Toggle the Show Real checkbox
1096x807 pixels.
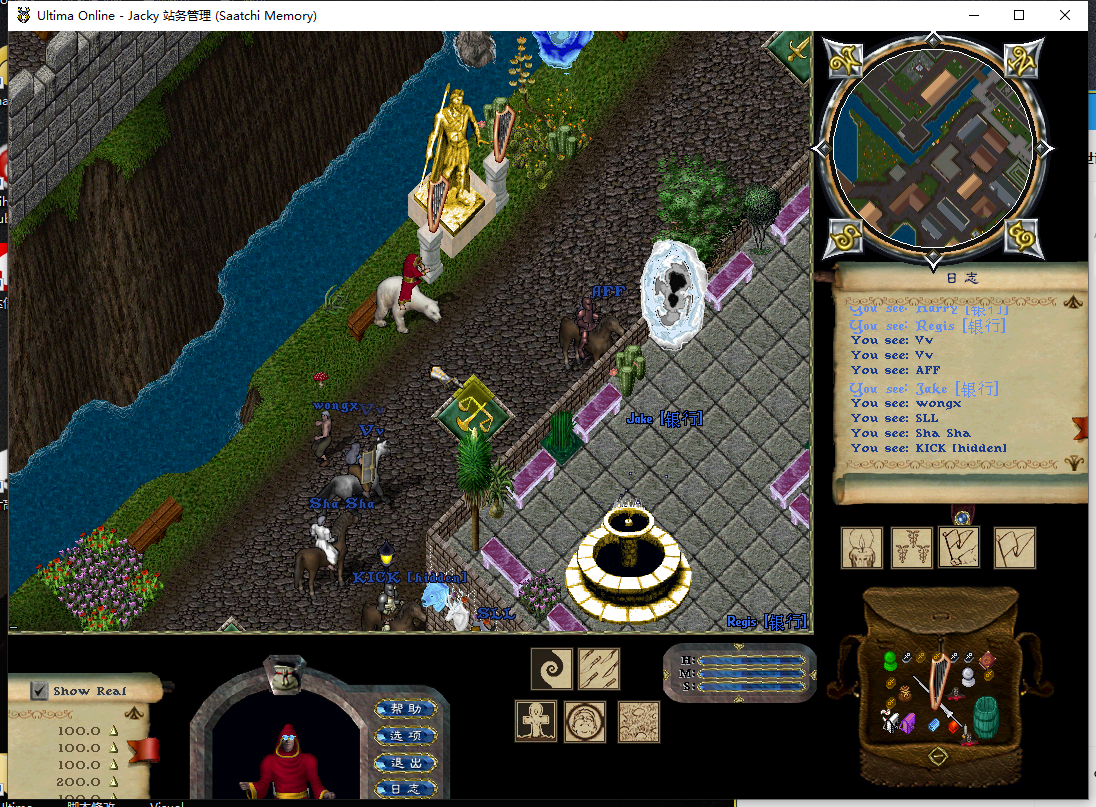(39, 691)
